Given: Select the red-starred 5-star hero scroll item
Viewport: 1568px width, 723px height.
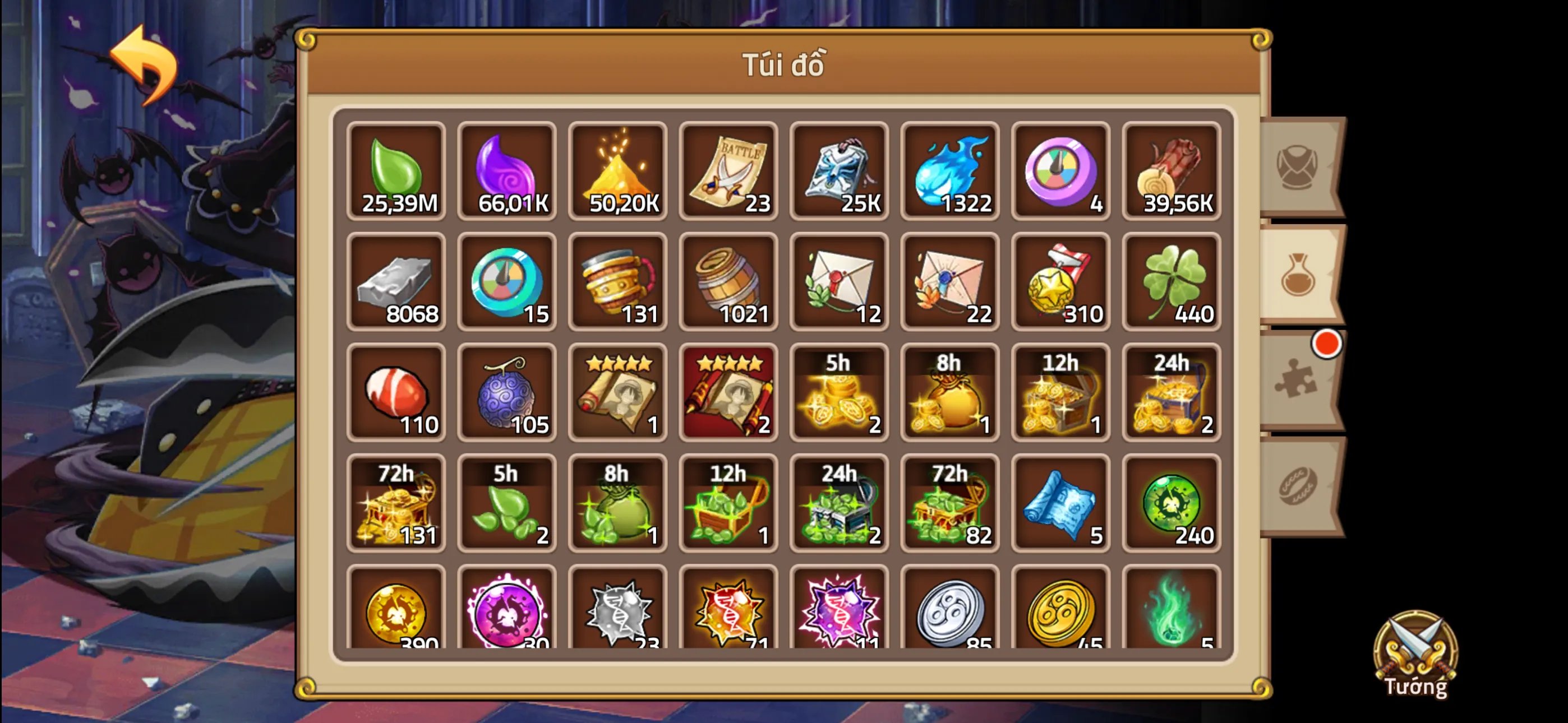Looking at the screenshot, I should pos(728,394).
